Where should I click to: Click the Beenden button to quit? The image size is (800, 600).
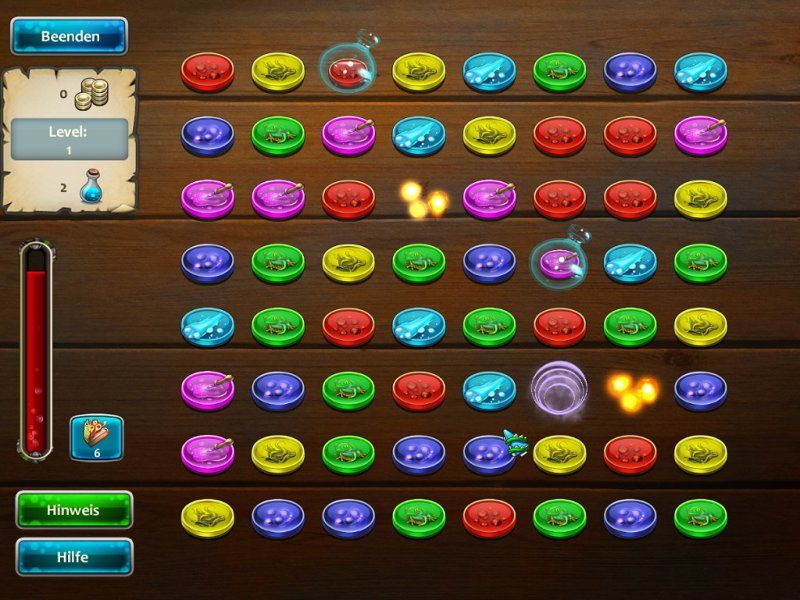69,36
